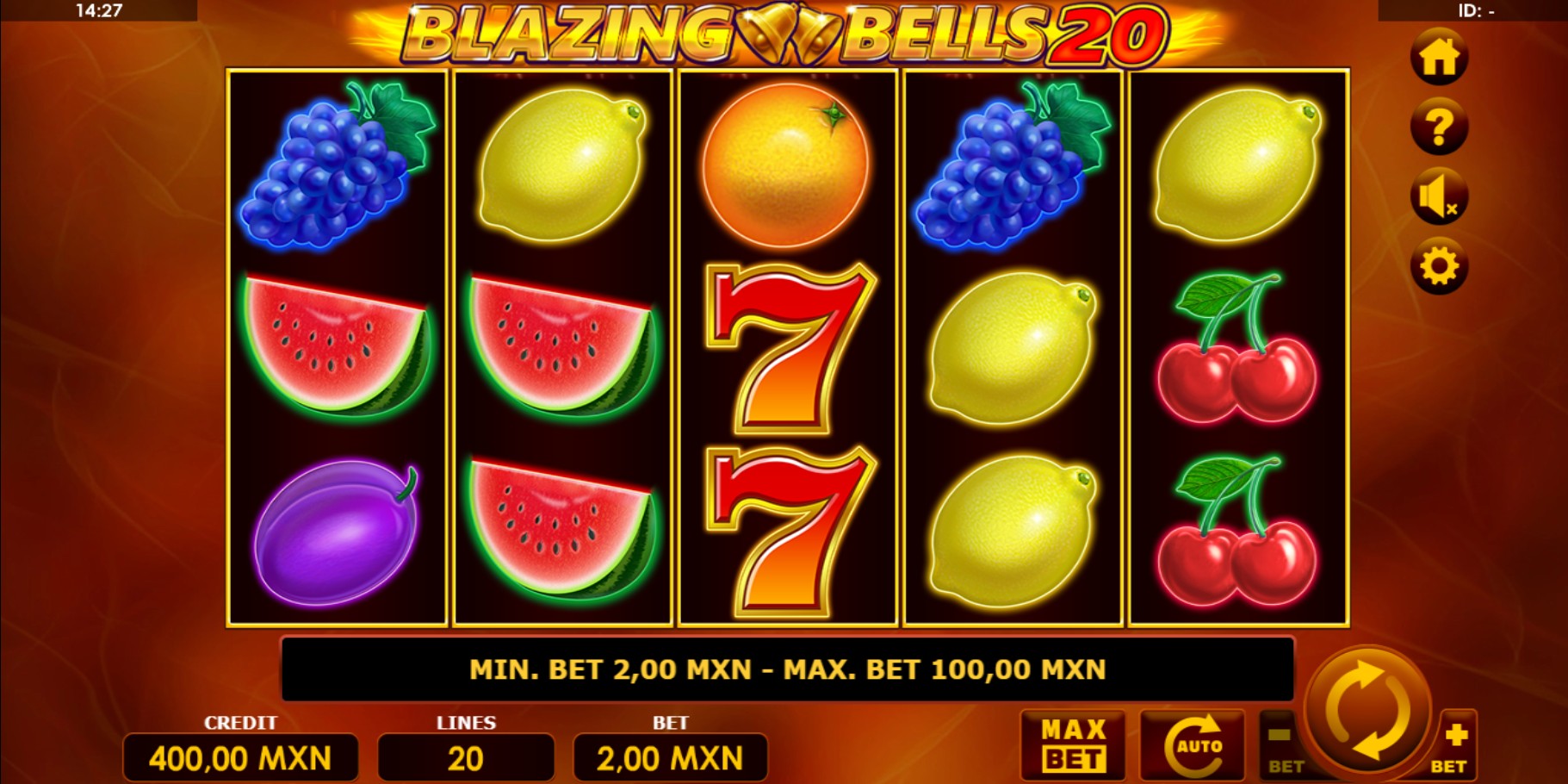The height and width of the screenshot is (784, 1568).
Task: Enable maximum wager mode
Action: click(x=1072, y=744)
